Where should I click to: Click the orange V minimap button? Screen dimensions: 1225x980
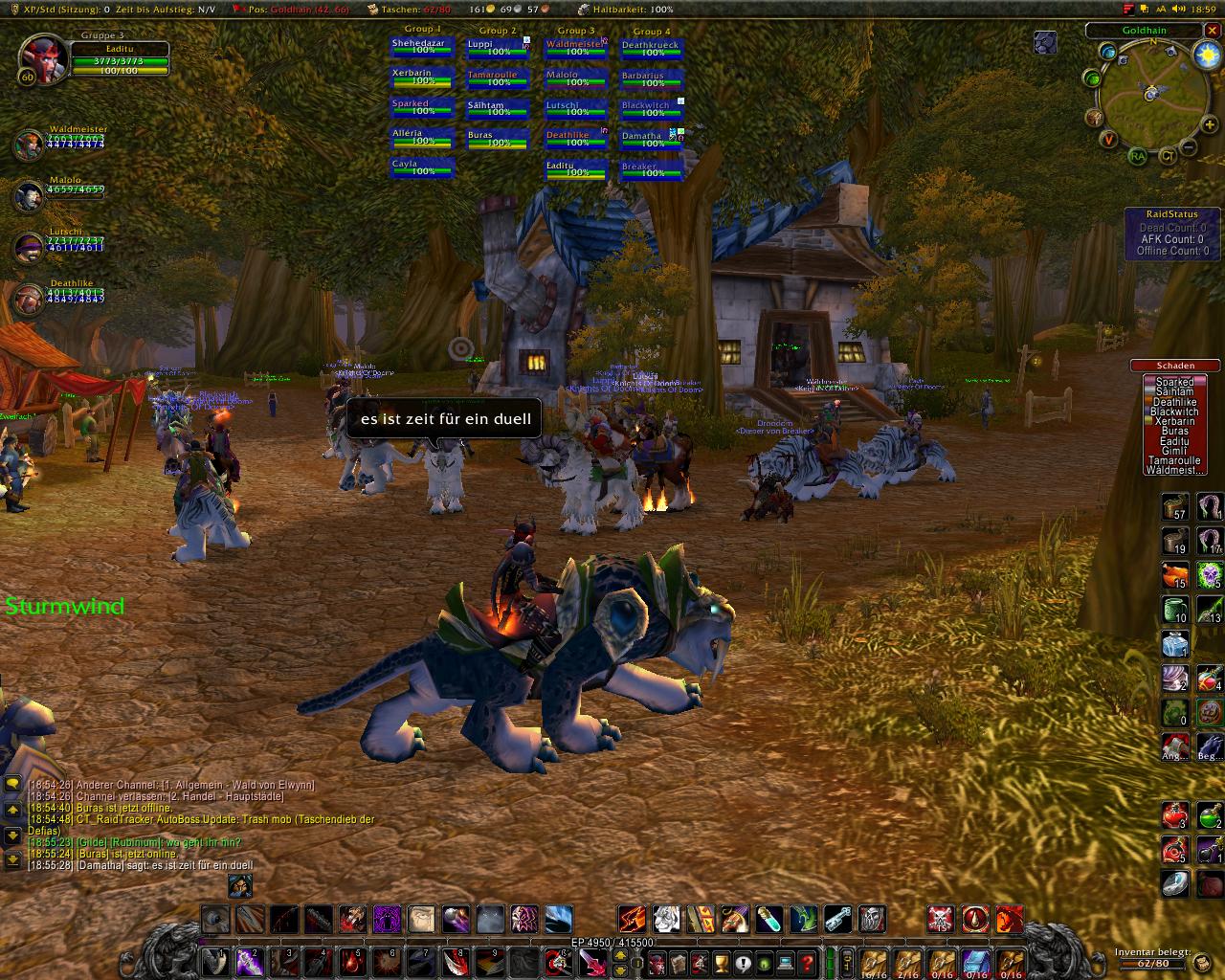[1109, 140]
